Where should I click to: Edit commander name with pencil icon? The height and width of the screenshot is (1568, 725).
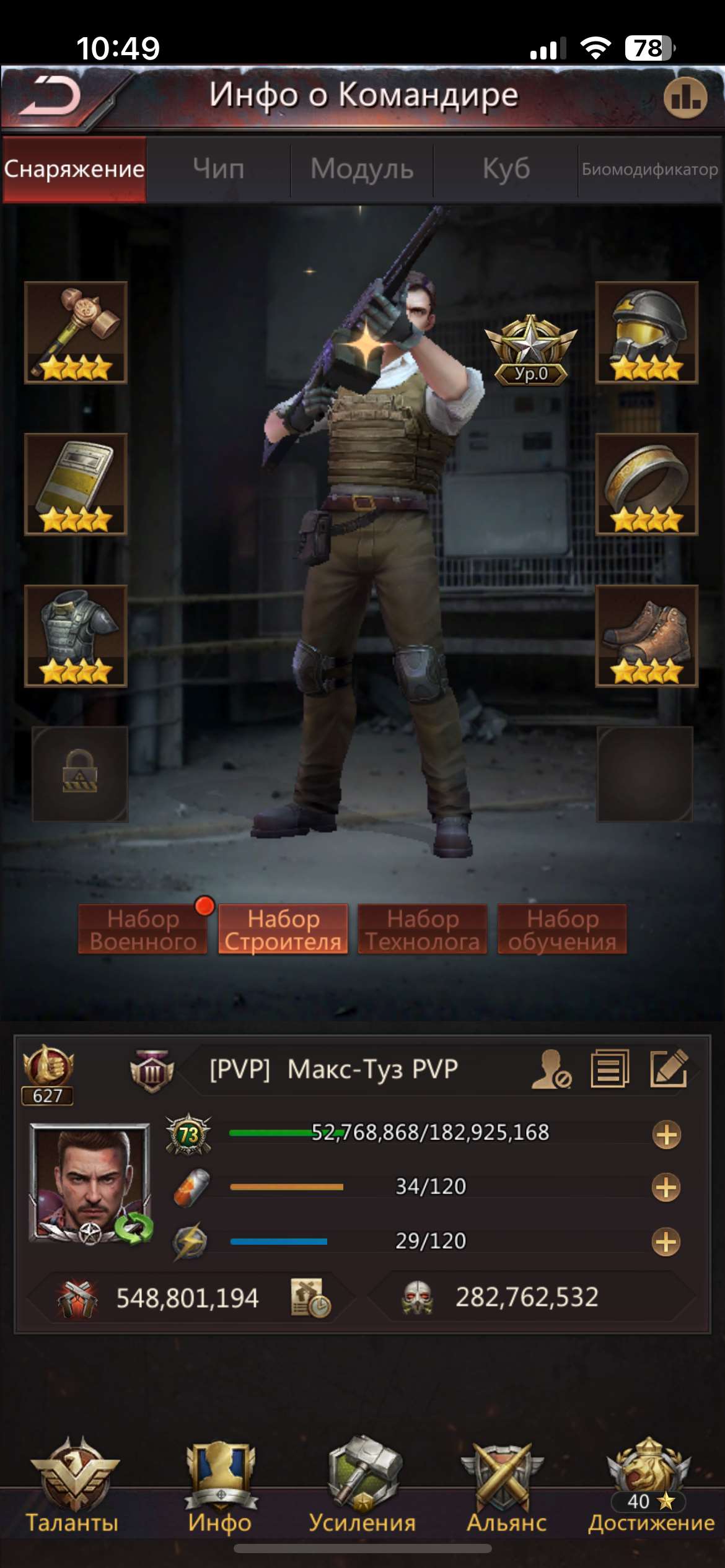(x=669, y=1068)
